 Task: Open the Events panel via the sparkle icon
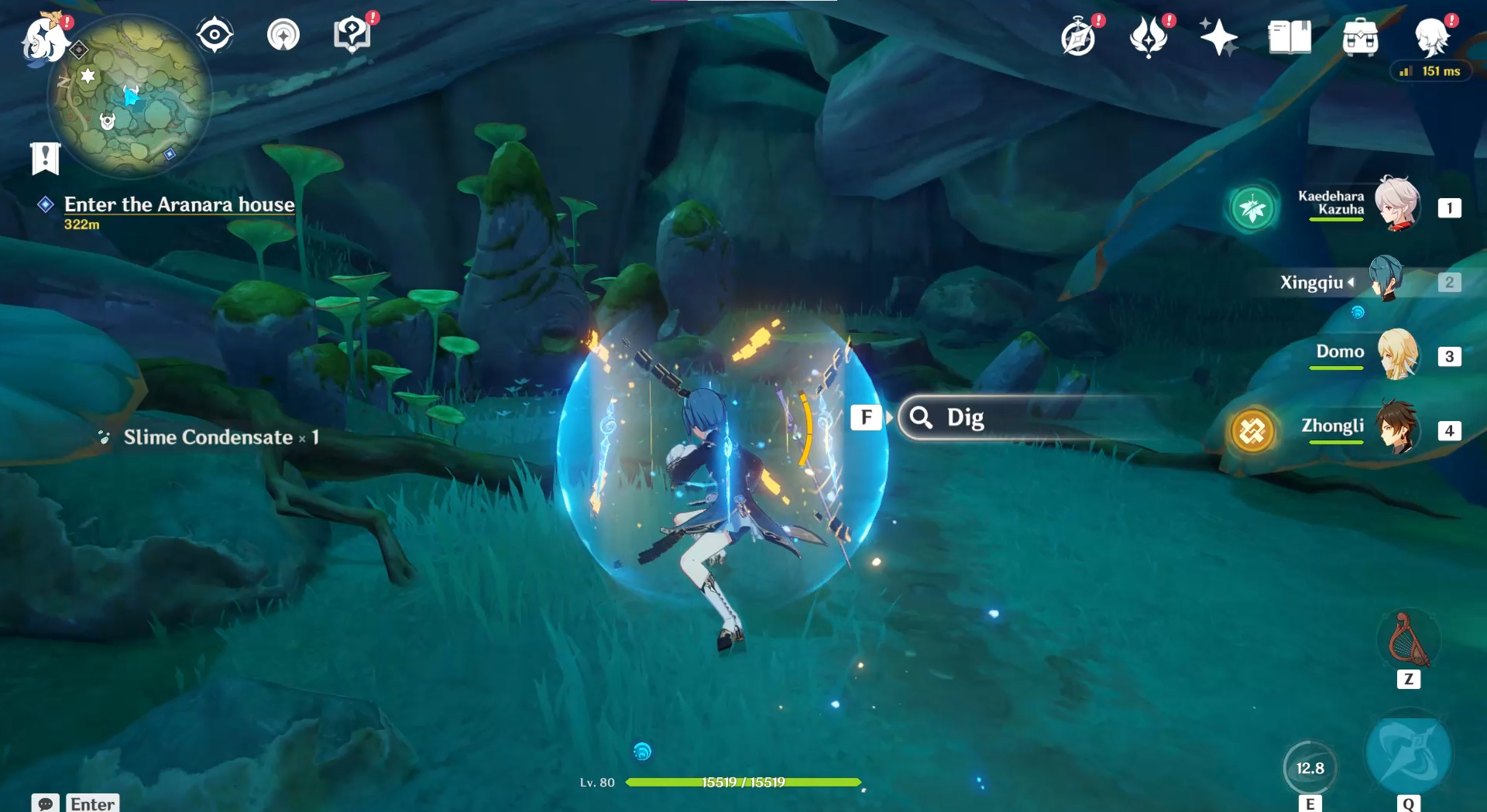1220,36
